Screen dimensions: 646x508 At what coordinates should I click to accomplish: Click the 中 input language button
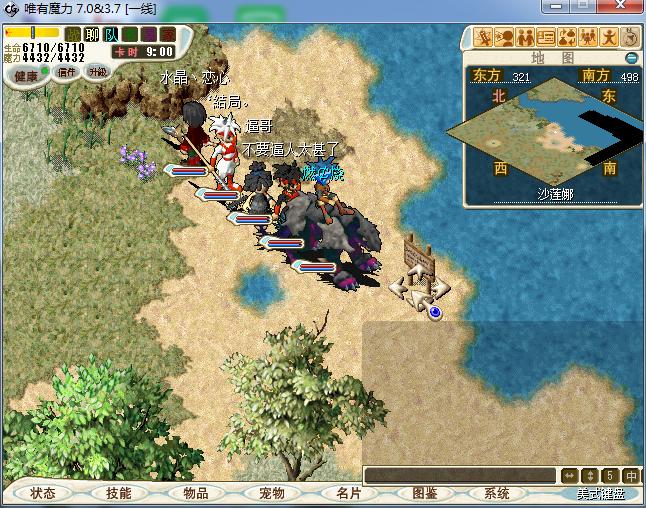click(631, 476)
